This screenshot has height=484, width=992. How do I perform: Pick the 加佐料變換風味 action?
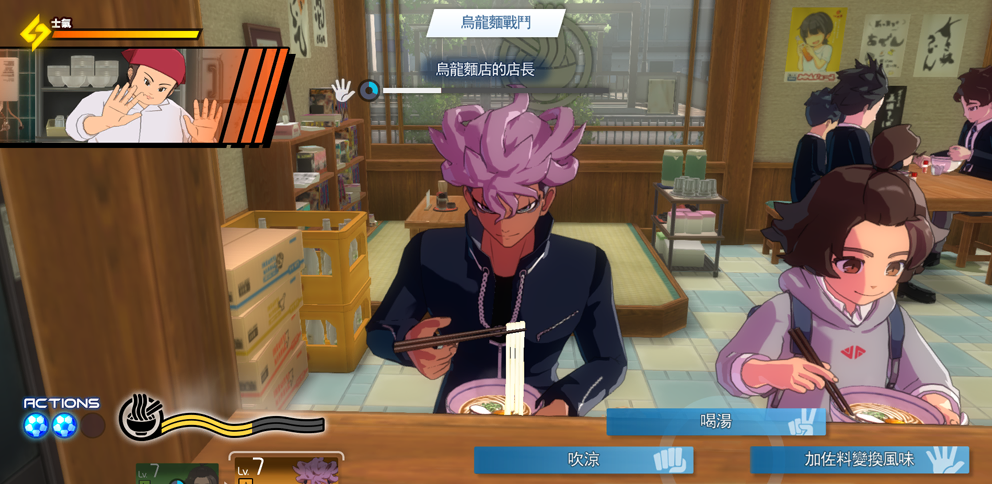(x=859, y=460)
